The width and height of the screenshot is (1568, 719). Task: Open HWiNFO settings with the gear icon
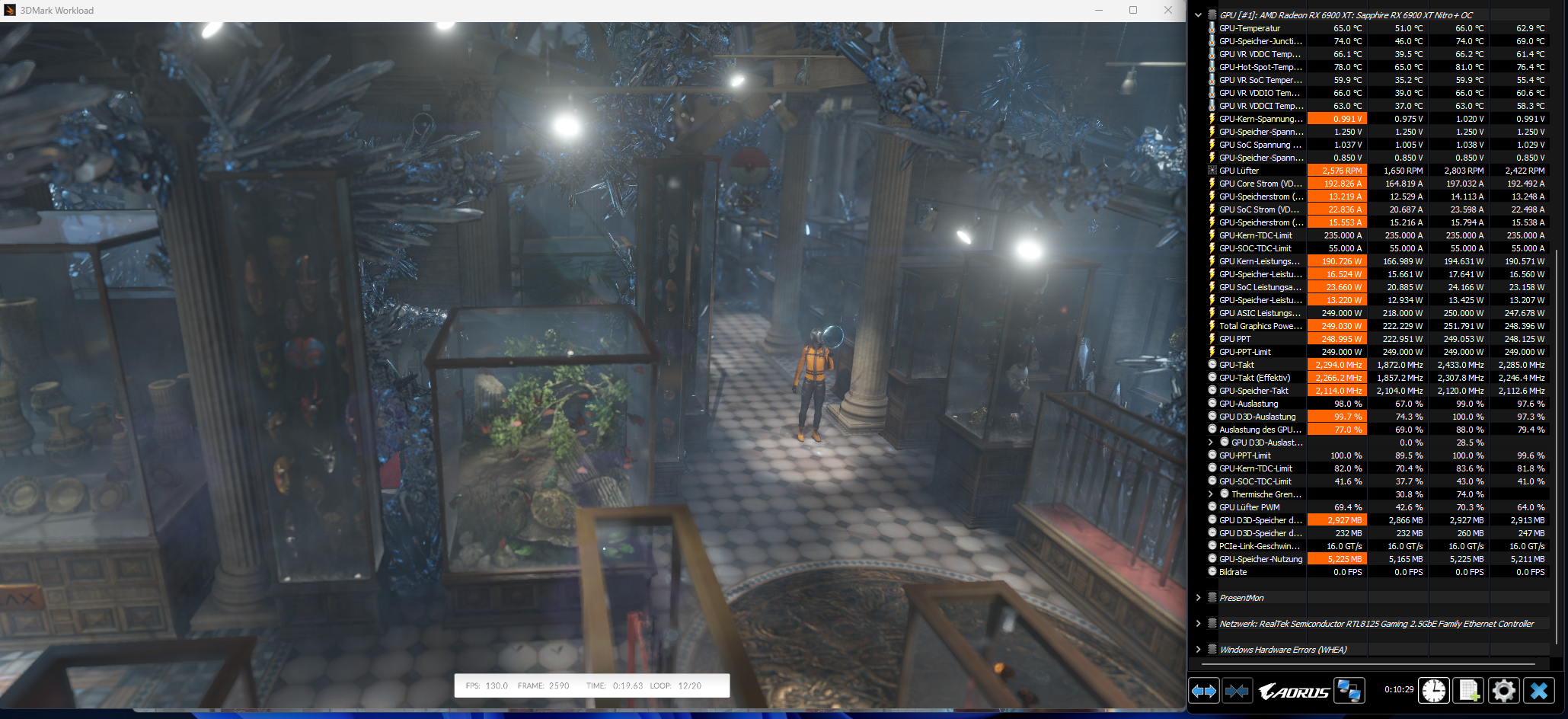coord(1503,690)
